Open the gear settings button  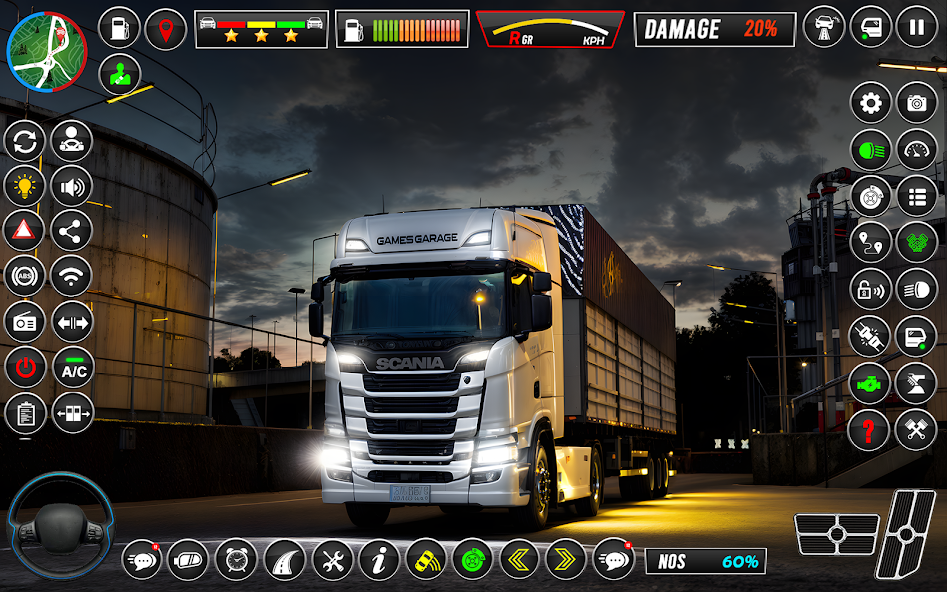point(871,103)
